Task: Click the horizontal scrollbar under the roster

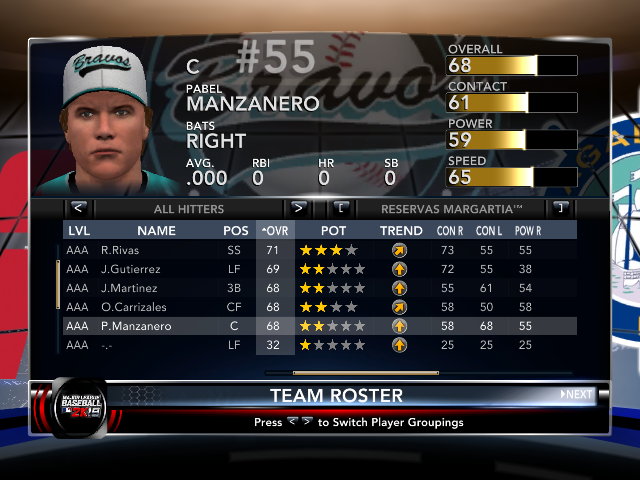Action: [351, 372]
